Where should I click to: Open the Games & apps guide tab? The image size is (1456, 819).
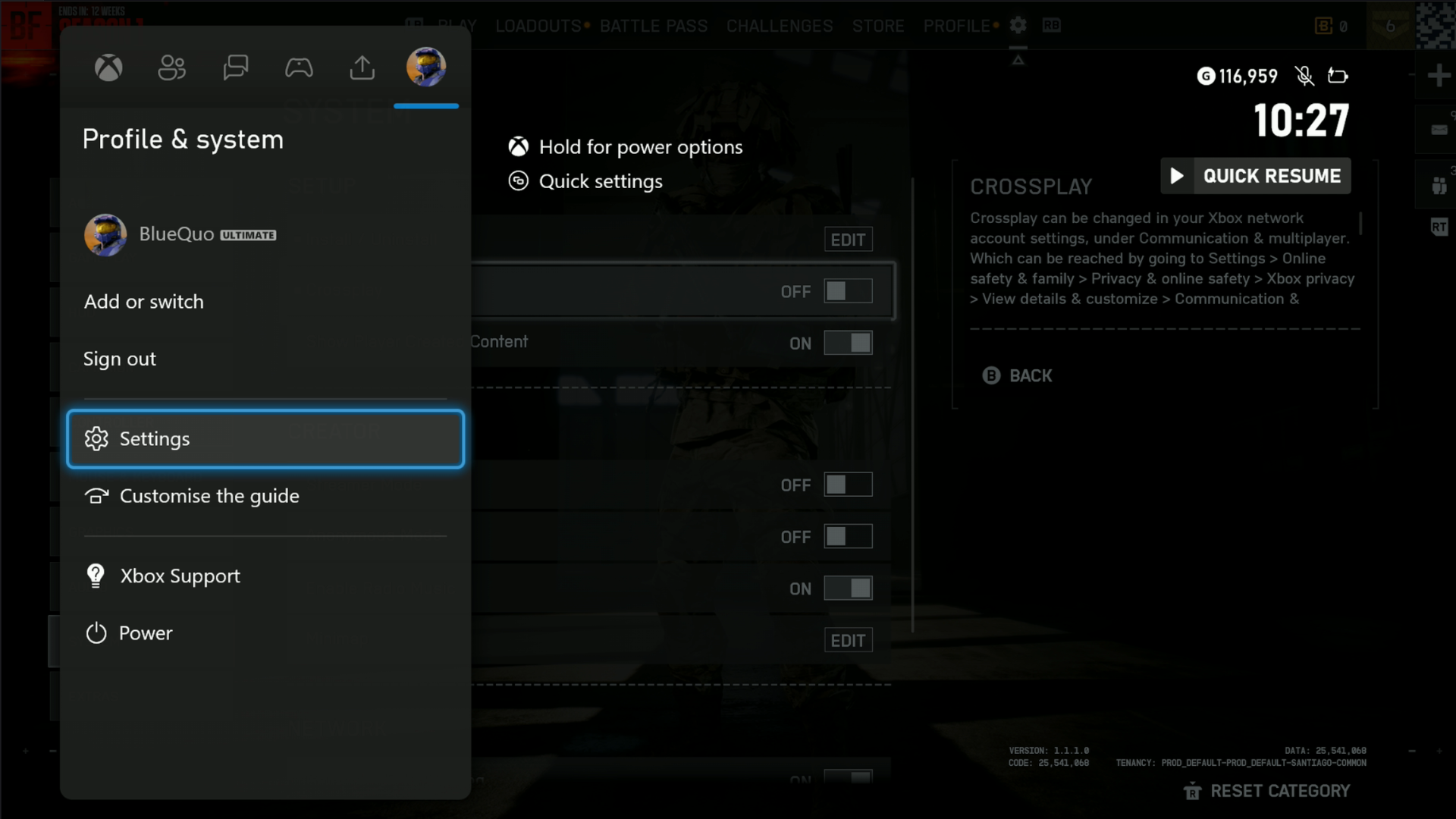click(299, 67)
